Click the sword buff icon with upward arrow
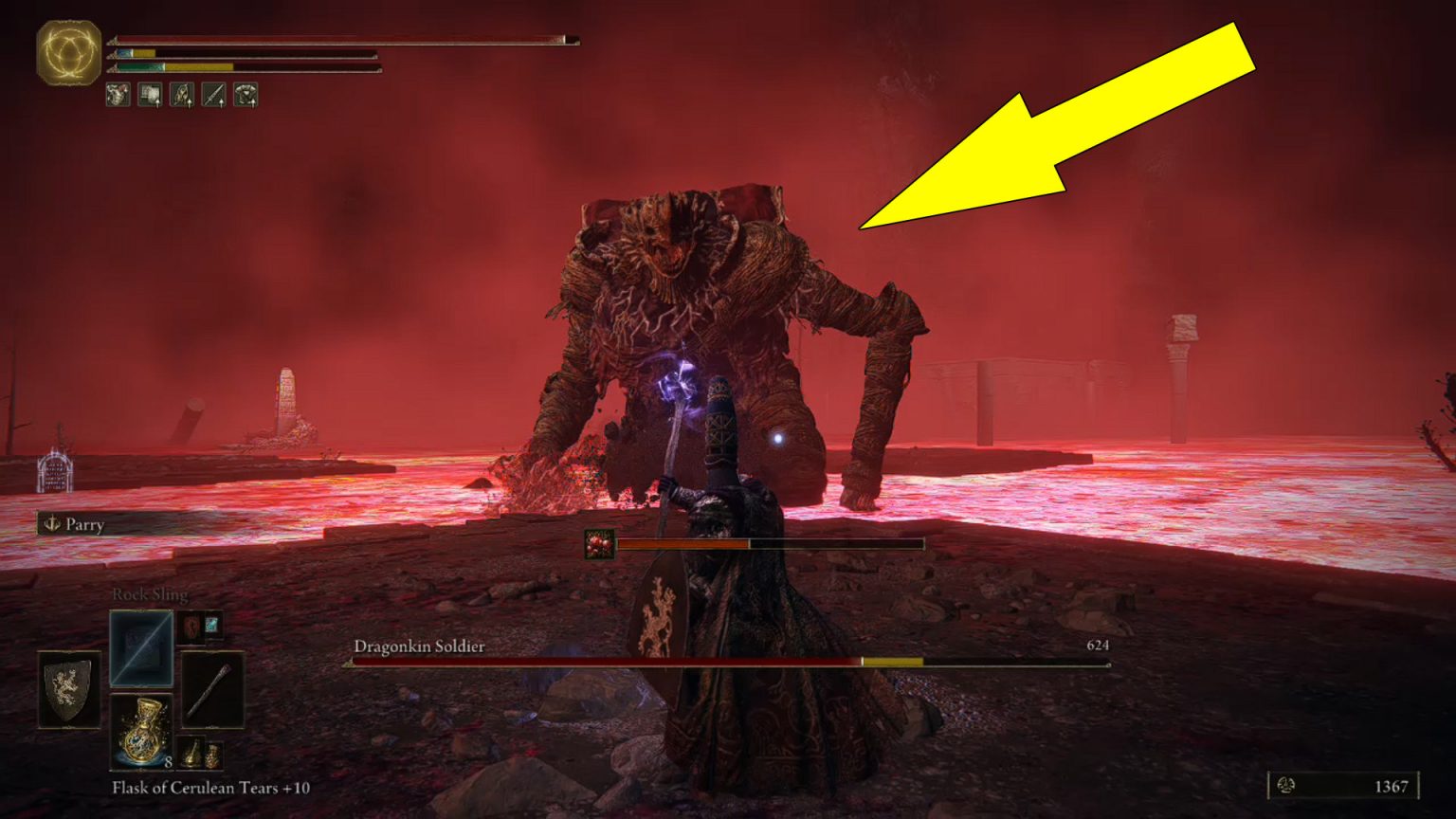The width and height of the screenshot is (1456, 819). (214, 96)
